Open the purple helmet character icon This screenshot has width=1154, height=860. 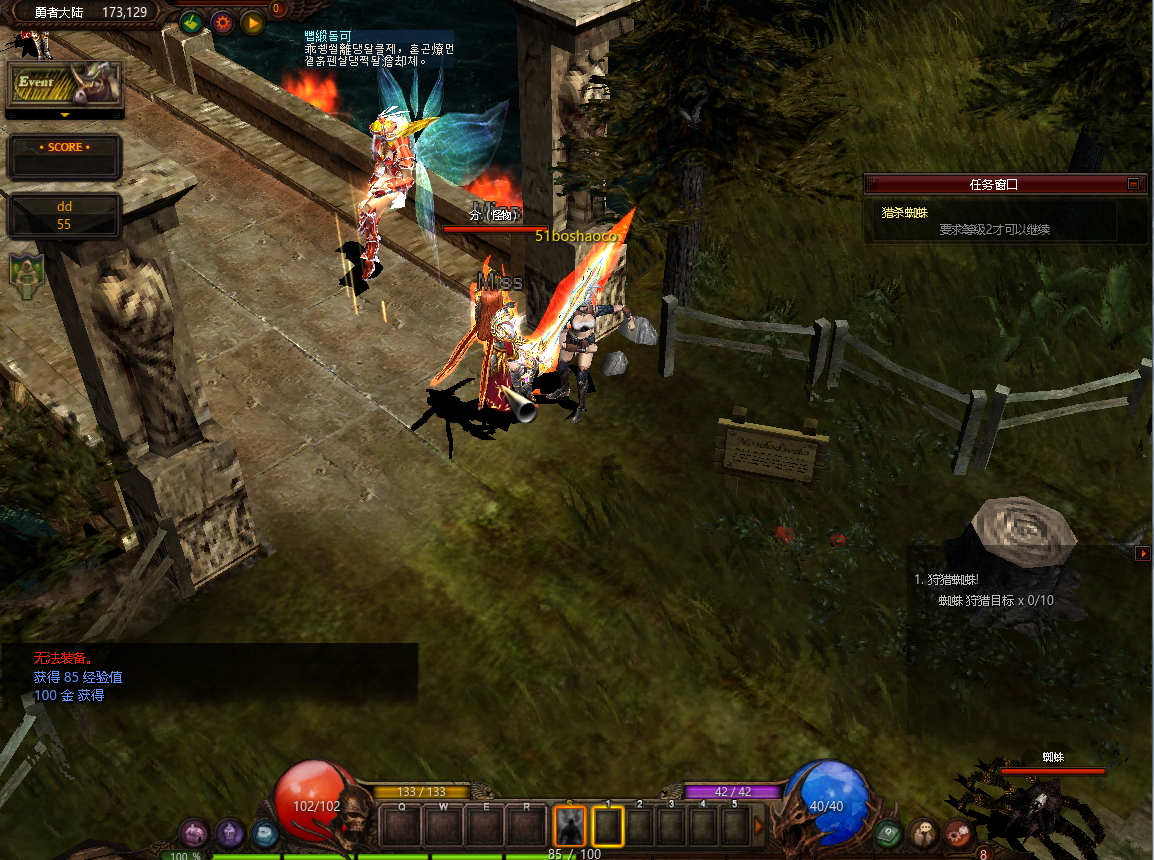click(x=230, y=832)
